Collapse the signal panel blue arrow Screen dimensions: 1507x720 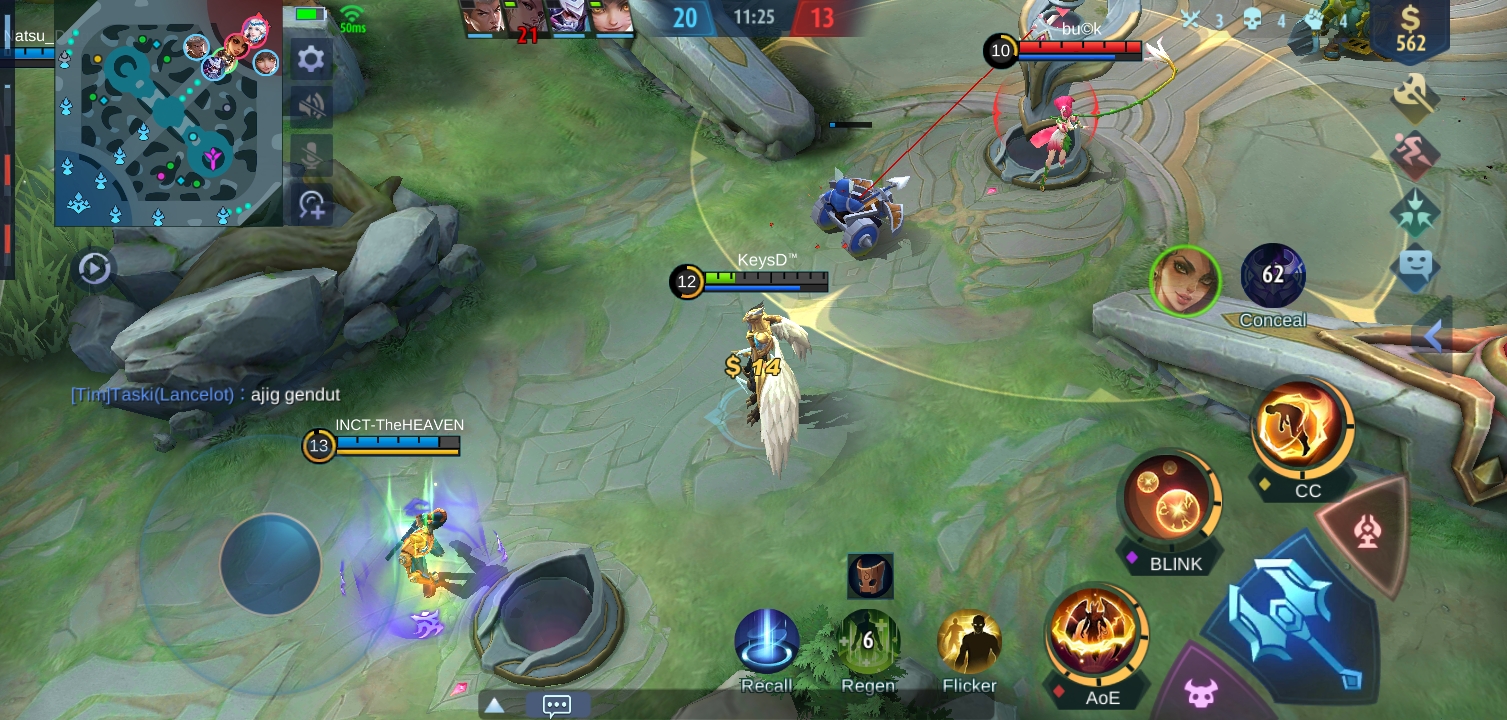point(1432,337)
